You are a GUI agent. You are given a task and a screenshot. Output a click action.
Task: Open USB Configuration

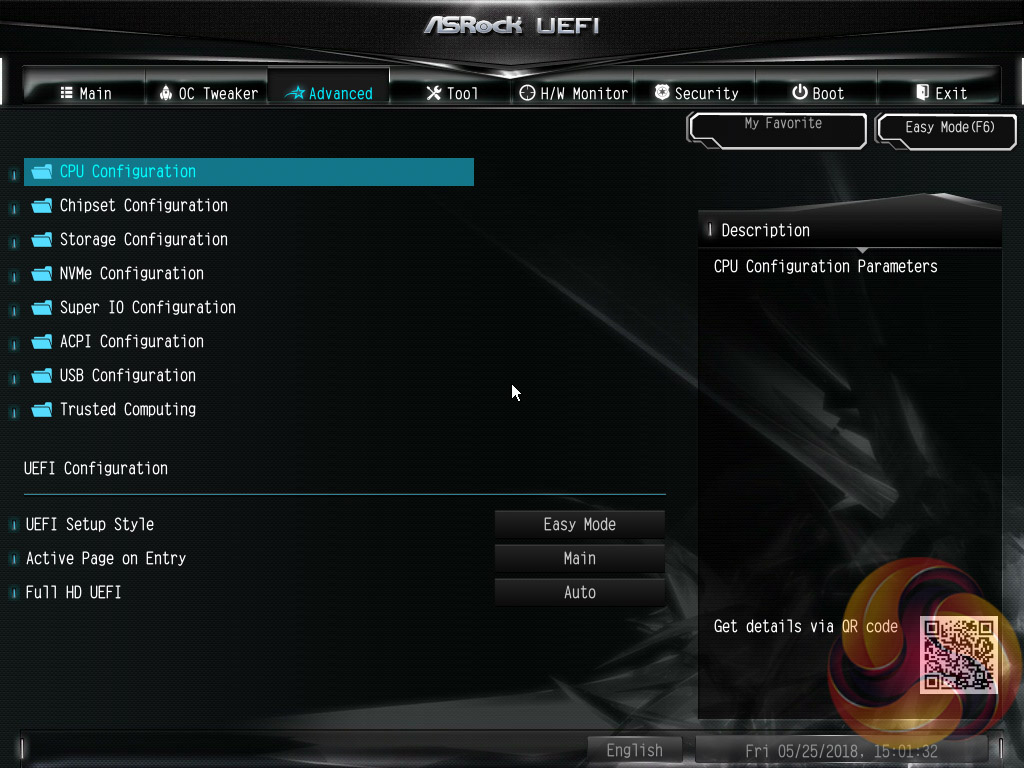tap(127, 376)
